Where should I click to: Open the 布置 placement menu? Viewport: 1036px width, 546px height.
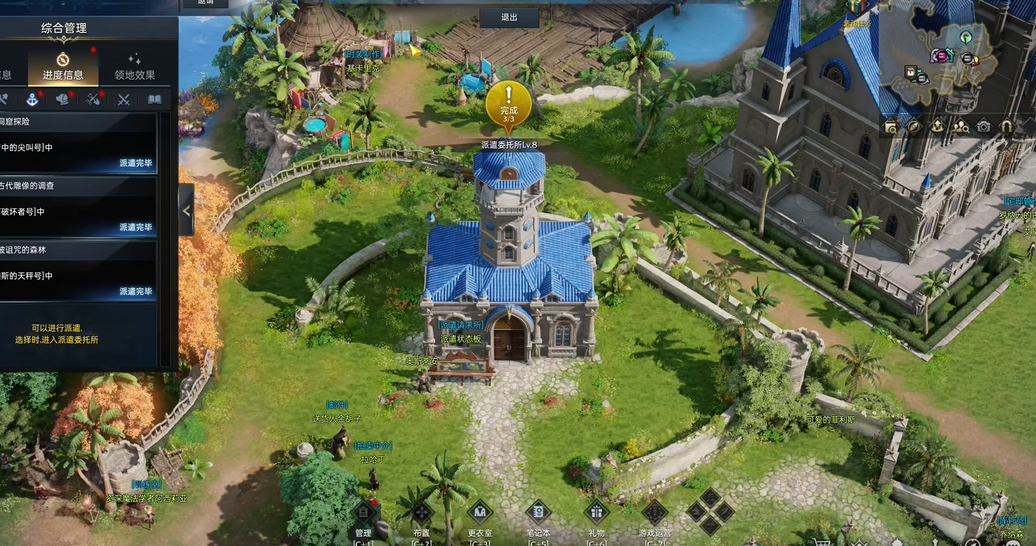point(421,516)
